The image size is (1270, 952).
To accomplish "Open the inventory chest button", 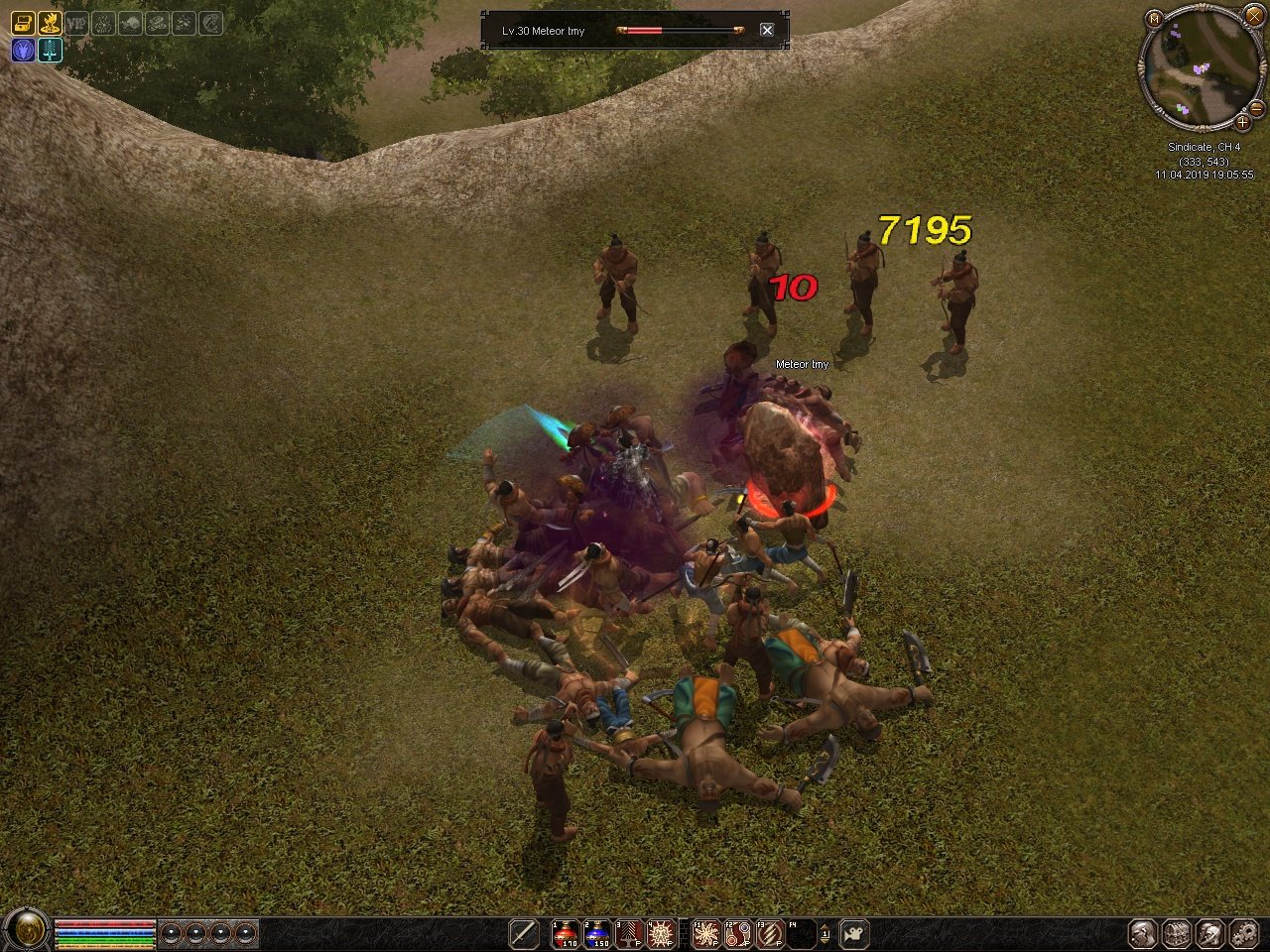I will tap(1177, 933).
